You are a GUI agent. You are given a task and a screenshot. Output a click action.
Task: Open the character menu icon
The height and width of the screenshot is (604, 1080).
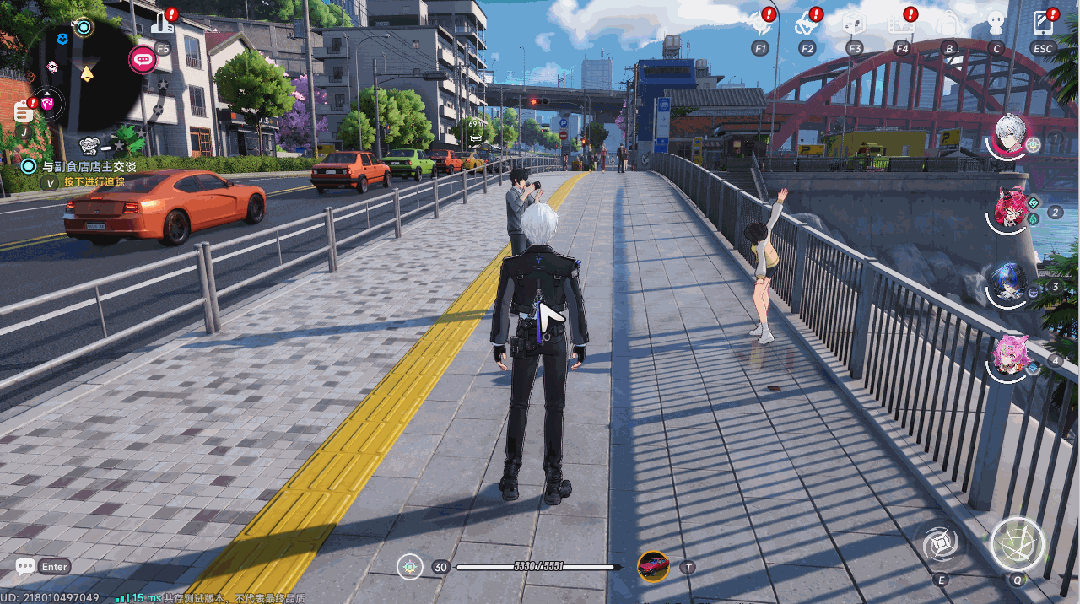tap(995, 22)
